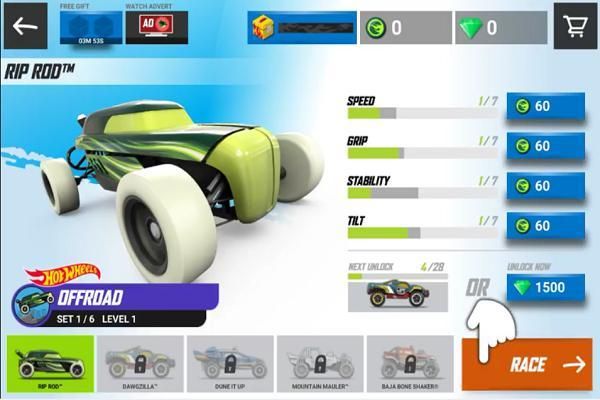Start the race
The height and width of the screenshot is (400, 600).
[527, 365]
